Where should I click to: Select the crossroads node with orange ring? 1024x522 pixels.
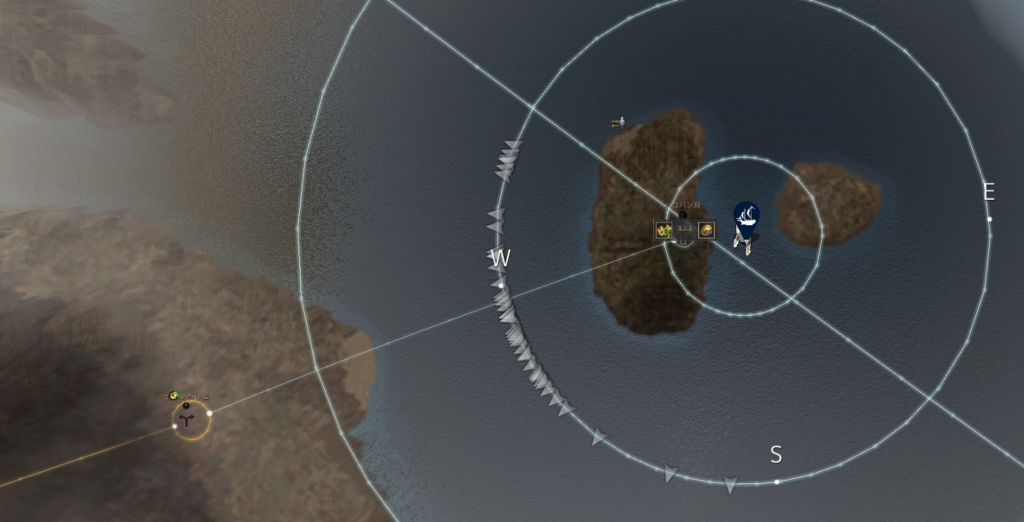(x=192, y=420)
